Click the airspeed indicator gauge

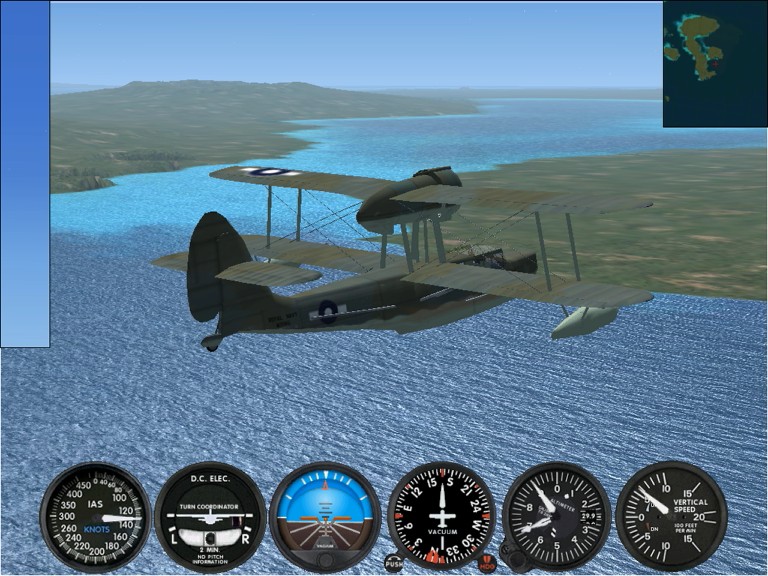point(95,516)
